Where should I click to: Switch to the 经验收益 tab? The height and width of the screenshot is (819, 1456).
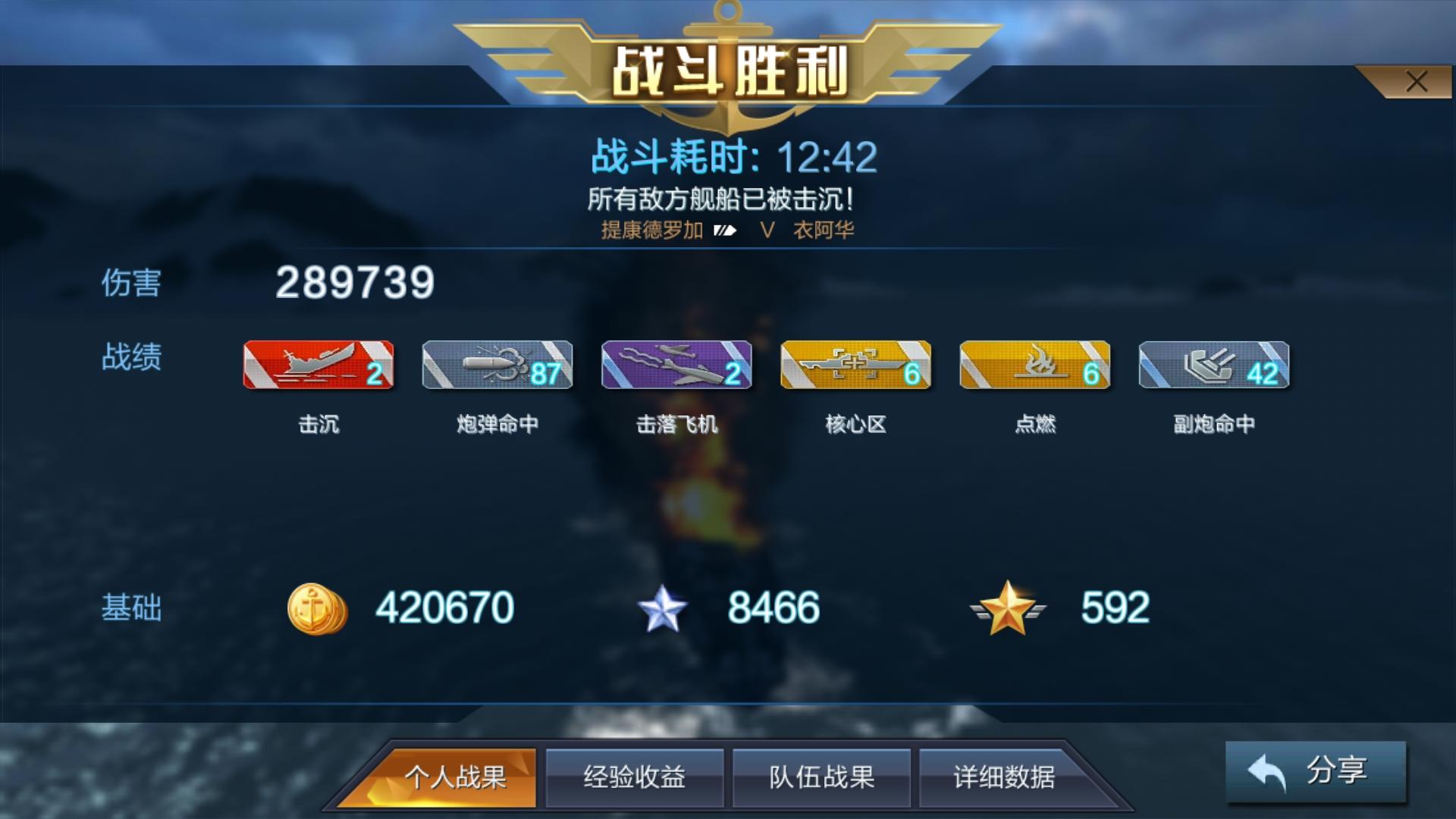pyautogui.click(x=635, y=777)
